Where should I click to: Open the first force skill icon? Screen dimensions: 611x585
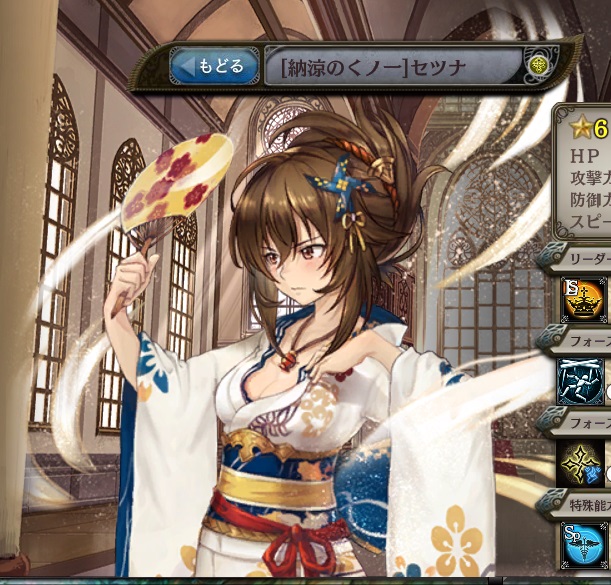(582, 381)
